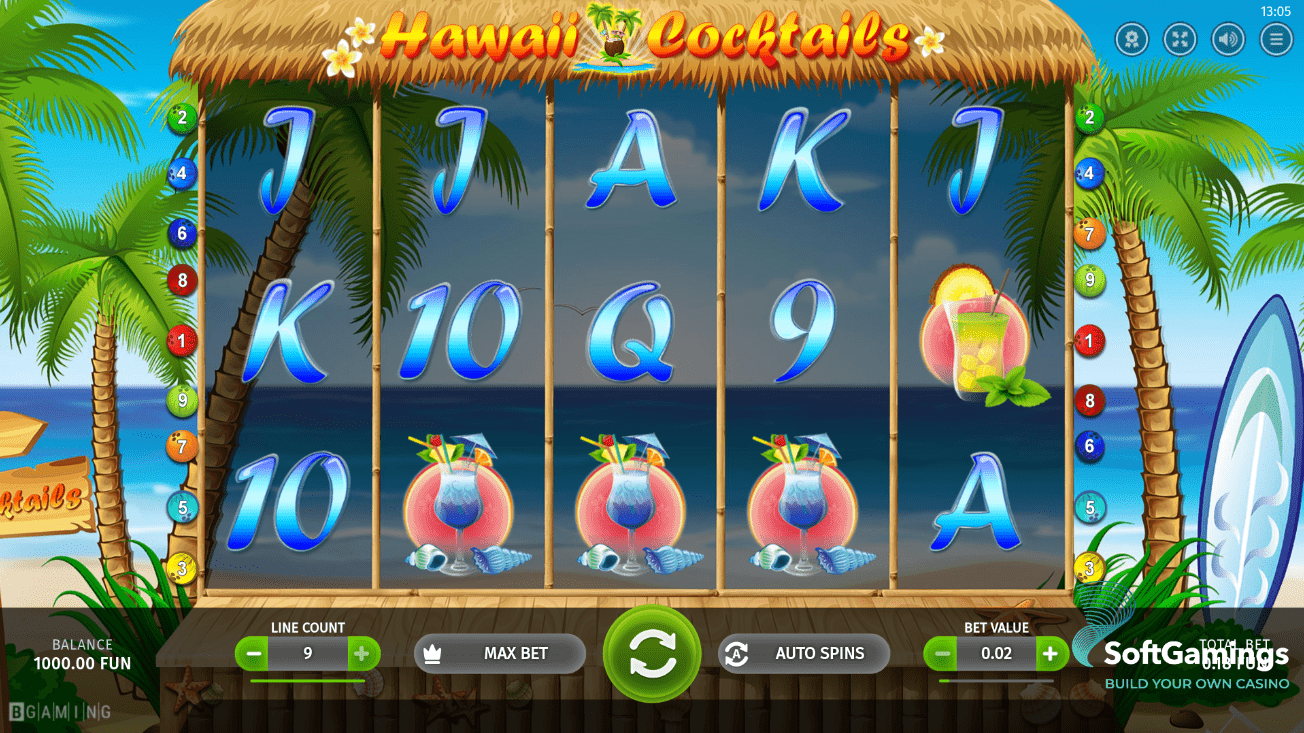Open the award ribbon icon
Viewport: 1304px width, 733px height.
pyautogui.click(x=1132, y=39)
